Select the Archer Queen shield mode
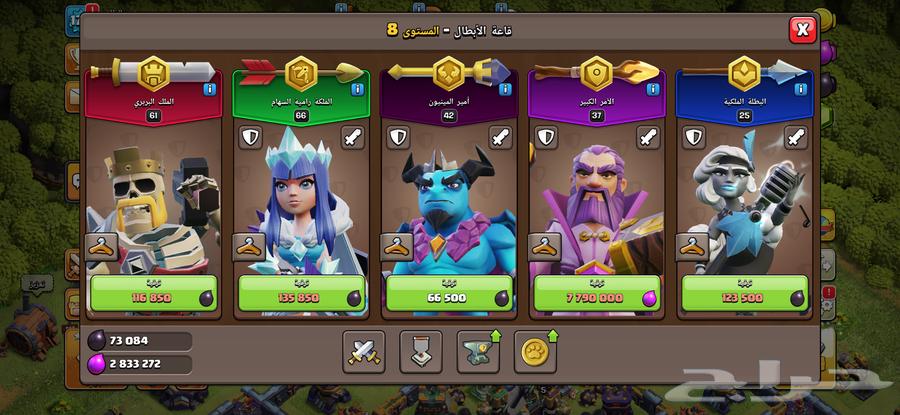This screenshot has width=900, height=415. 249,137
